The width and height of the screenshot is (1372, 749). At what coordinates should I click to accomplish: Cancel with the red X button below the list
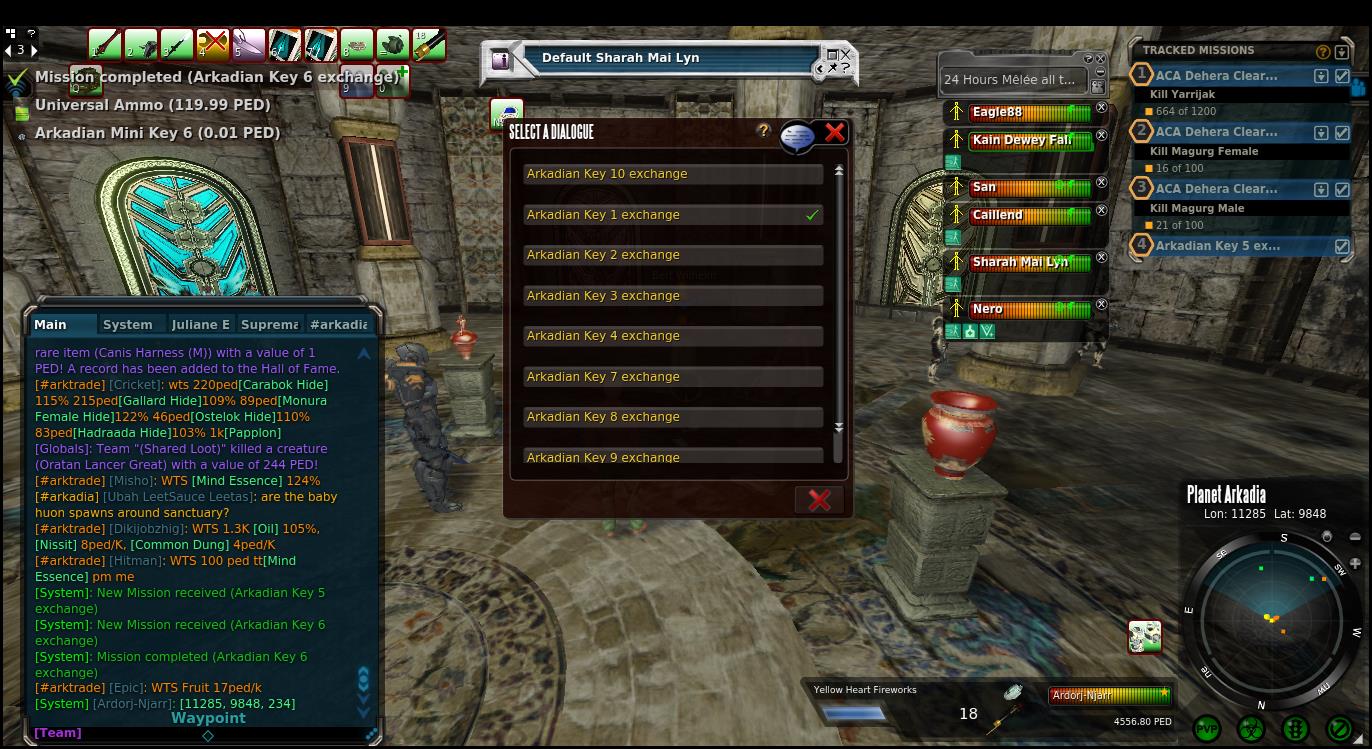[819, 500]
